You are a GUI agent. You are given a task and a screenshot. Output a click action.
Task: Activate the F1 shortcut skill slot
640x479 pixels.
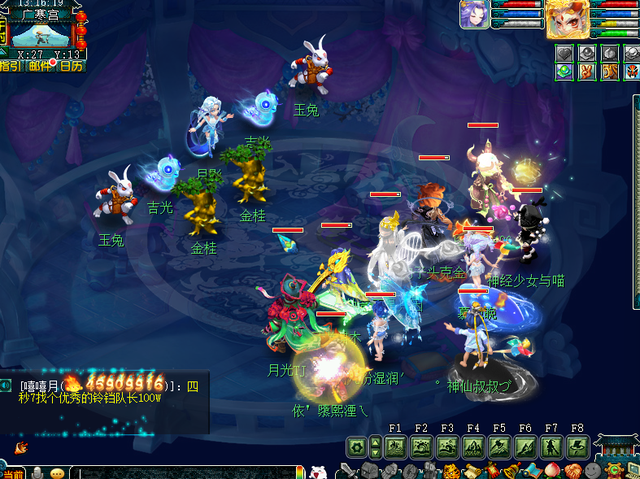click(395, 446)
